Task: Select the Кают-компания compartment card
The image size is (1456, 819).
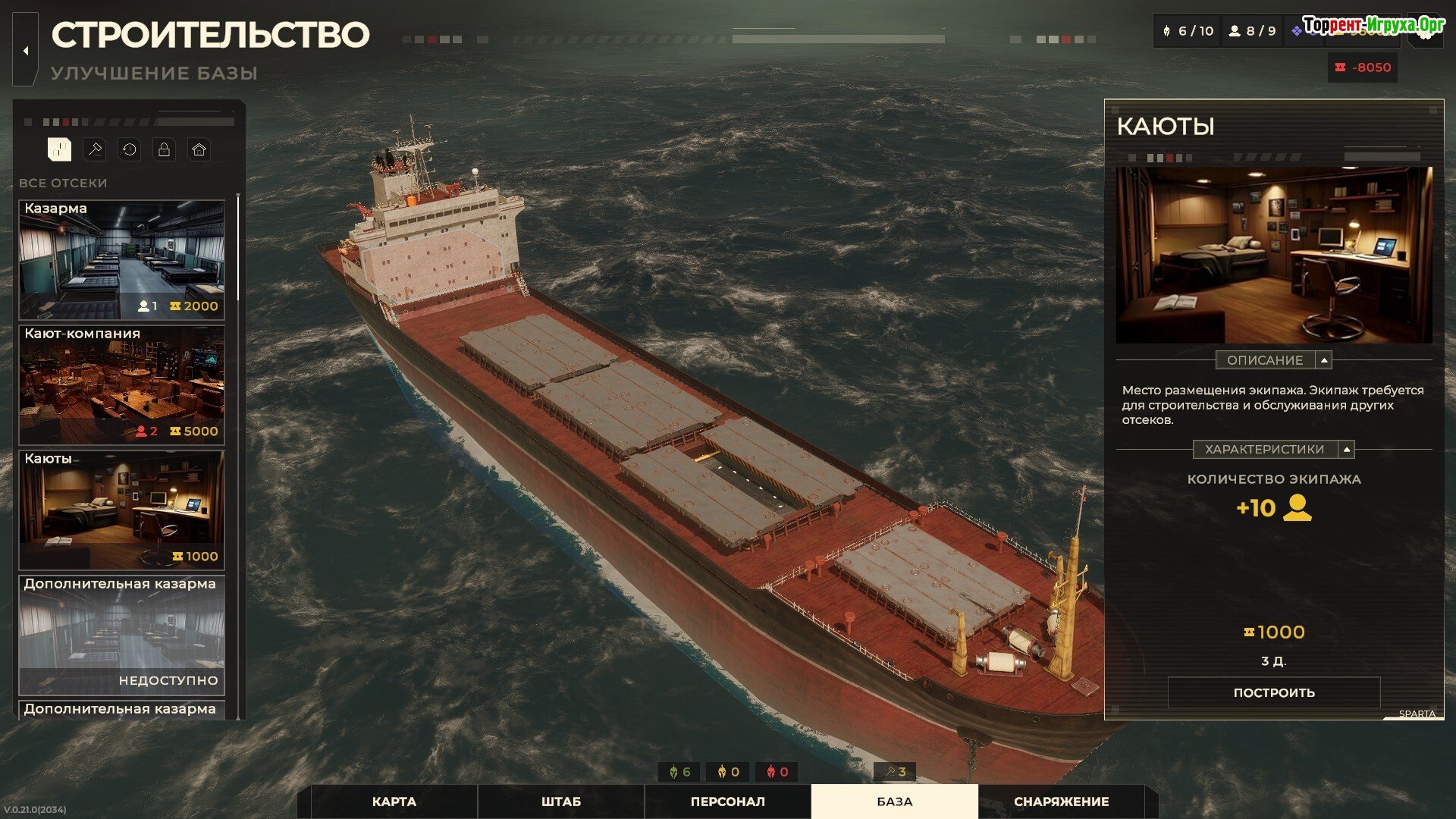Action: [x=121, y=384]
